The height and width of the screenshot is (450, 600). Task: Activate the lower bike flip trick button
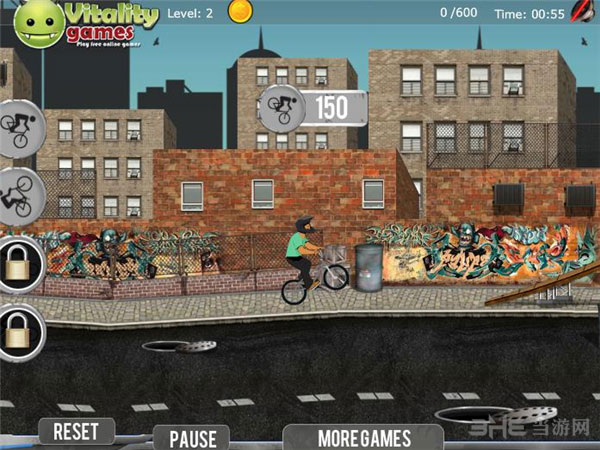point(17,193)
